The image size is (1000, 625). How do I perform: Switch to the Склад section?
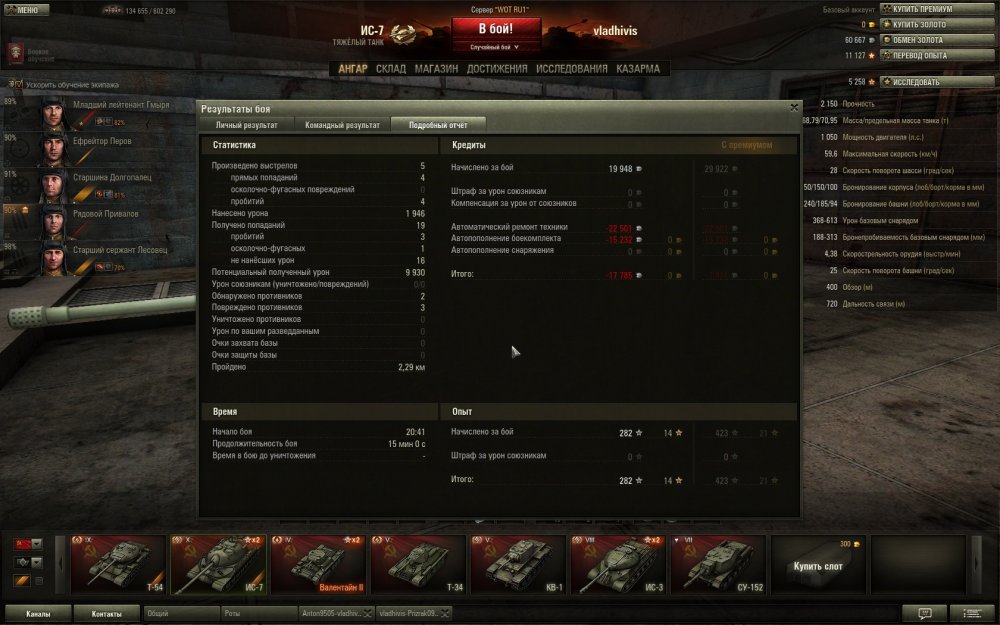point(390,69)
